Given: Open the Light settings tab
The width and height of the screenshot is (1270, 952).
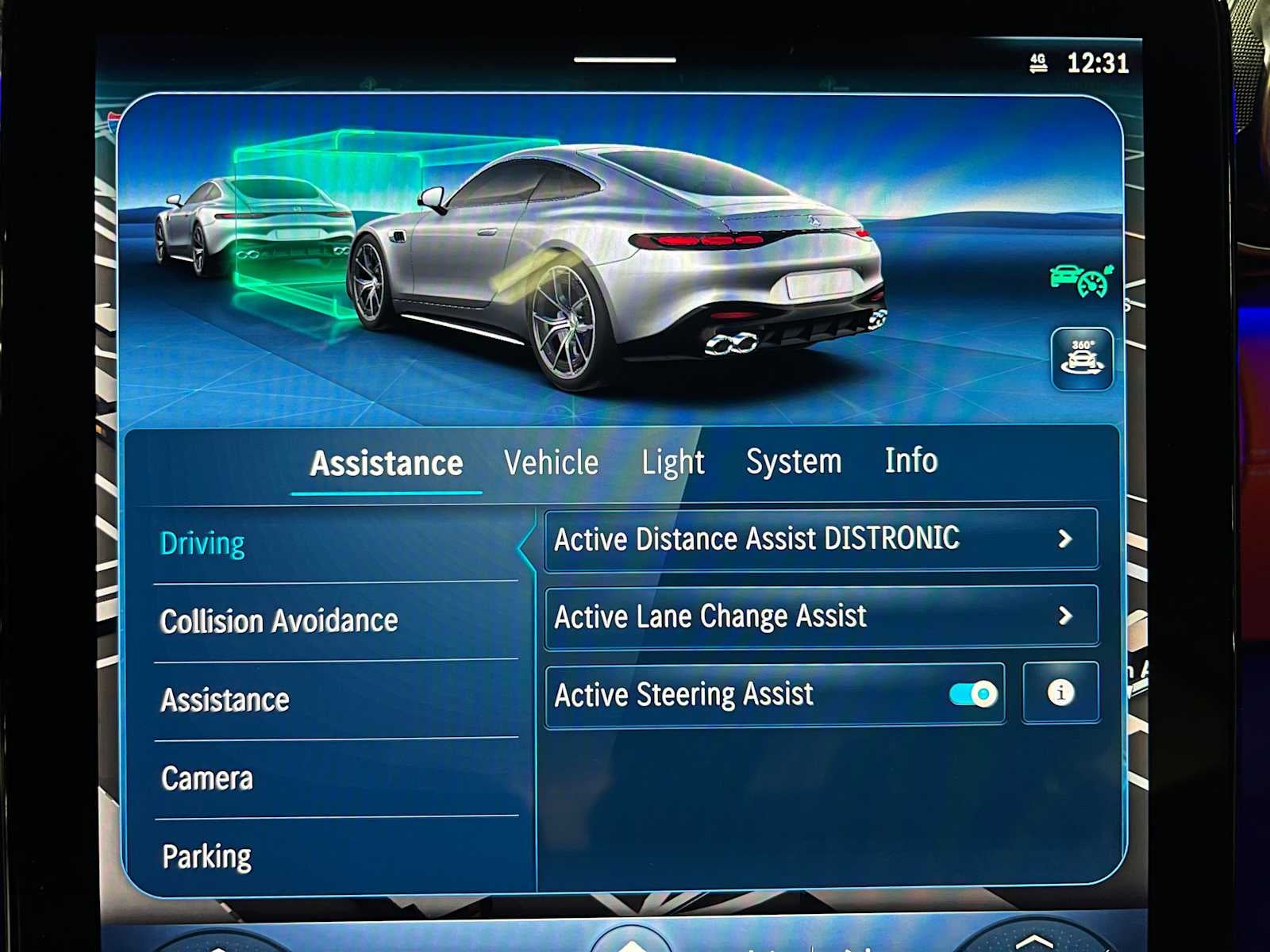Looking at the screenshot, I should [673, 462].
